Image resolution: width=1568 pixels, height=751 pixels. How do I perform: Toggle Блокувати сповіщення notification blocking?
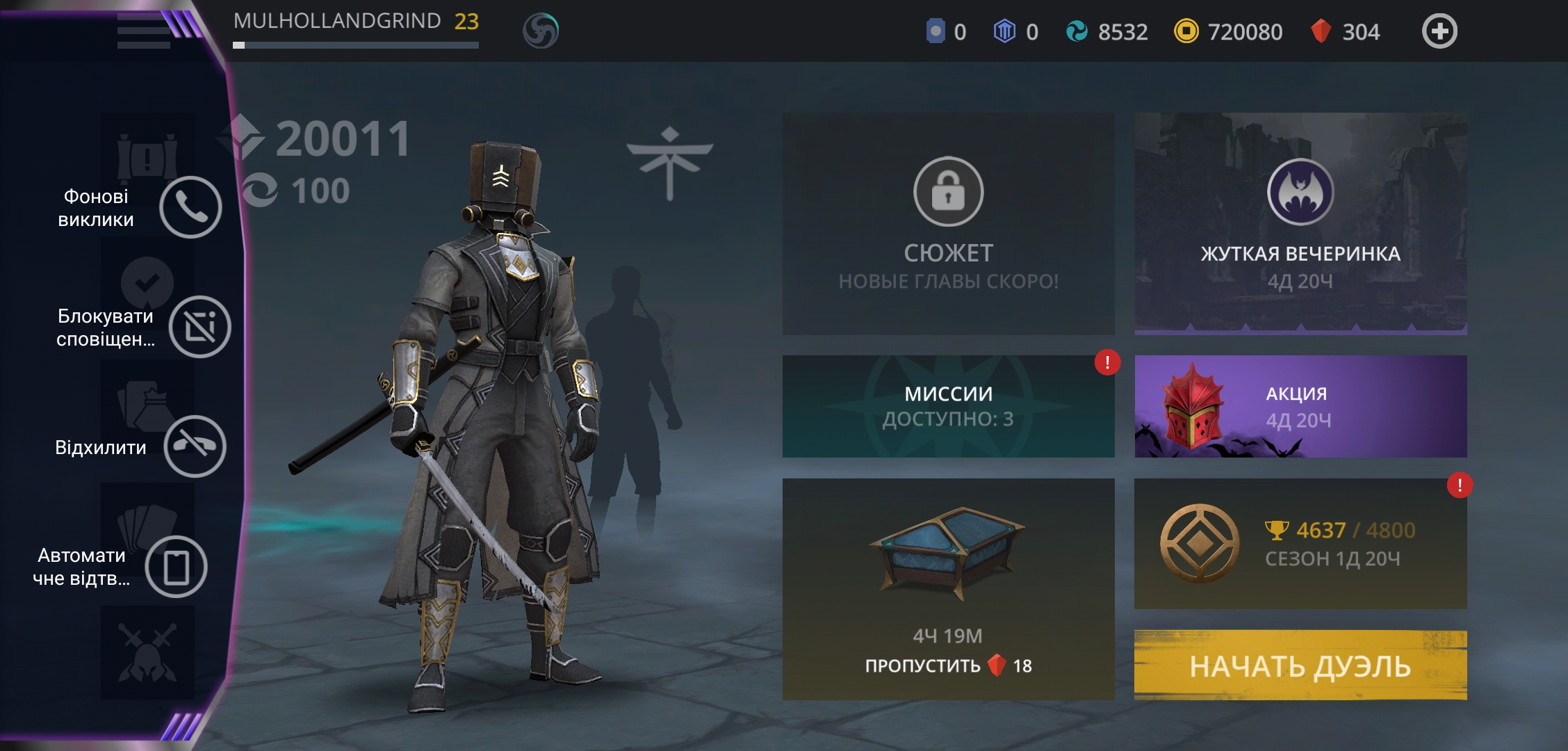pyautogui.click(x=199, y=327)
